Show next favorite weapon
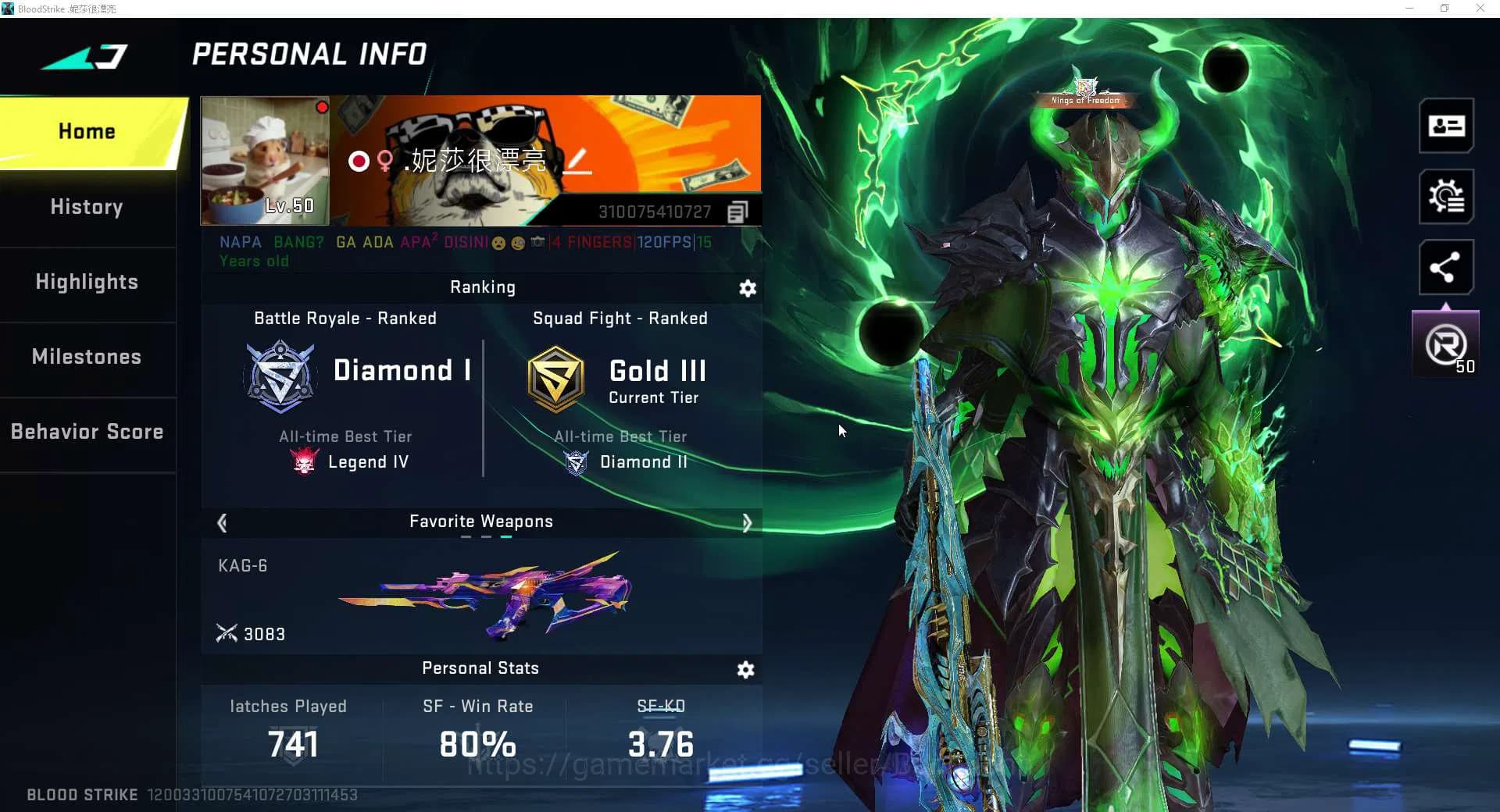 pyautogui.click(x=747, y=522)
